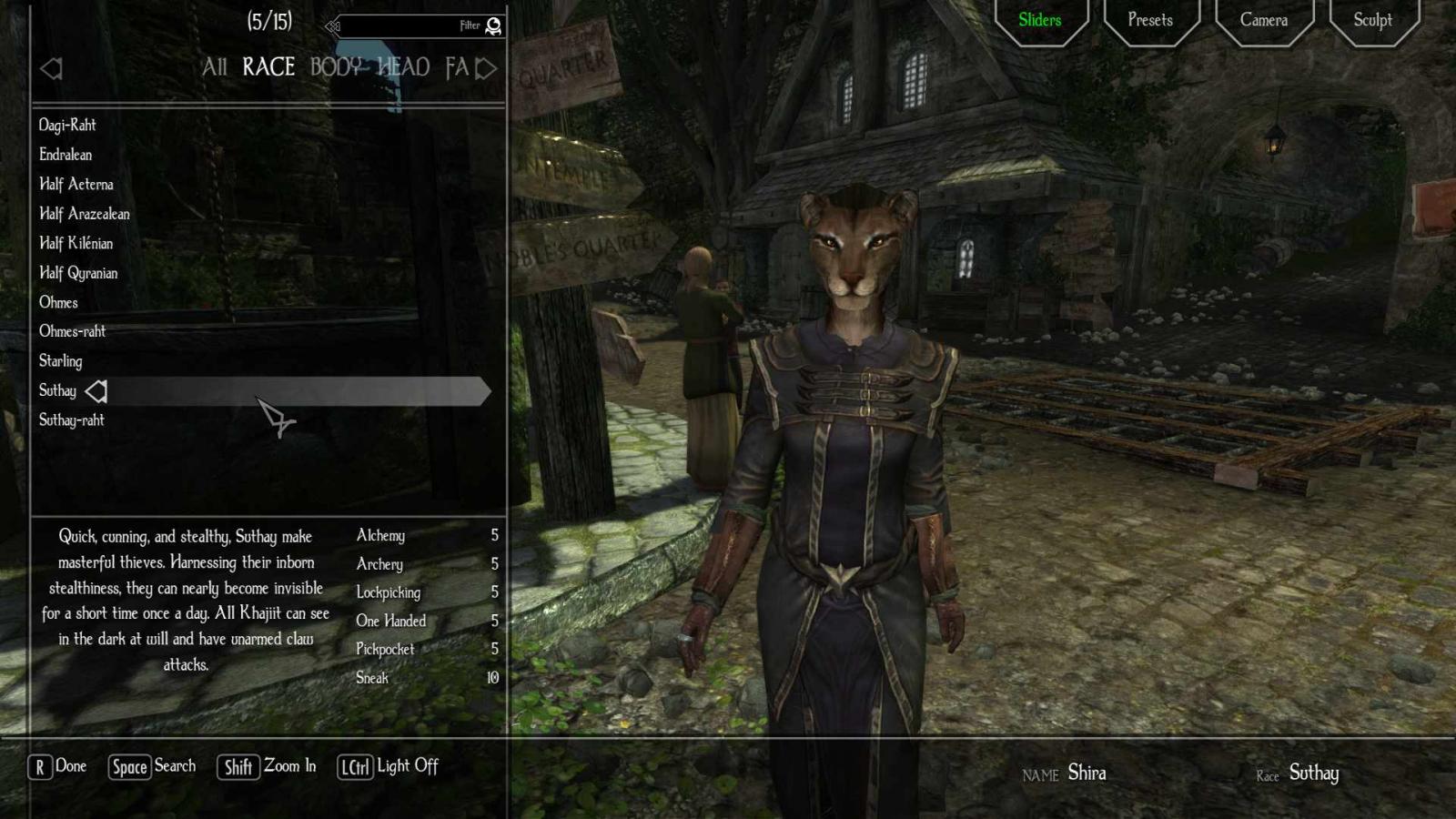The width and height of the screenshot is (1456, 819).
Task: Select the Suthay-raht race option
Action: point(73,420)
